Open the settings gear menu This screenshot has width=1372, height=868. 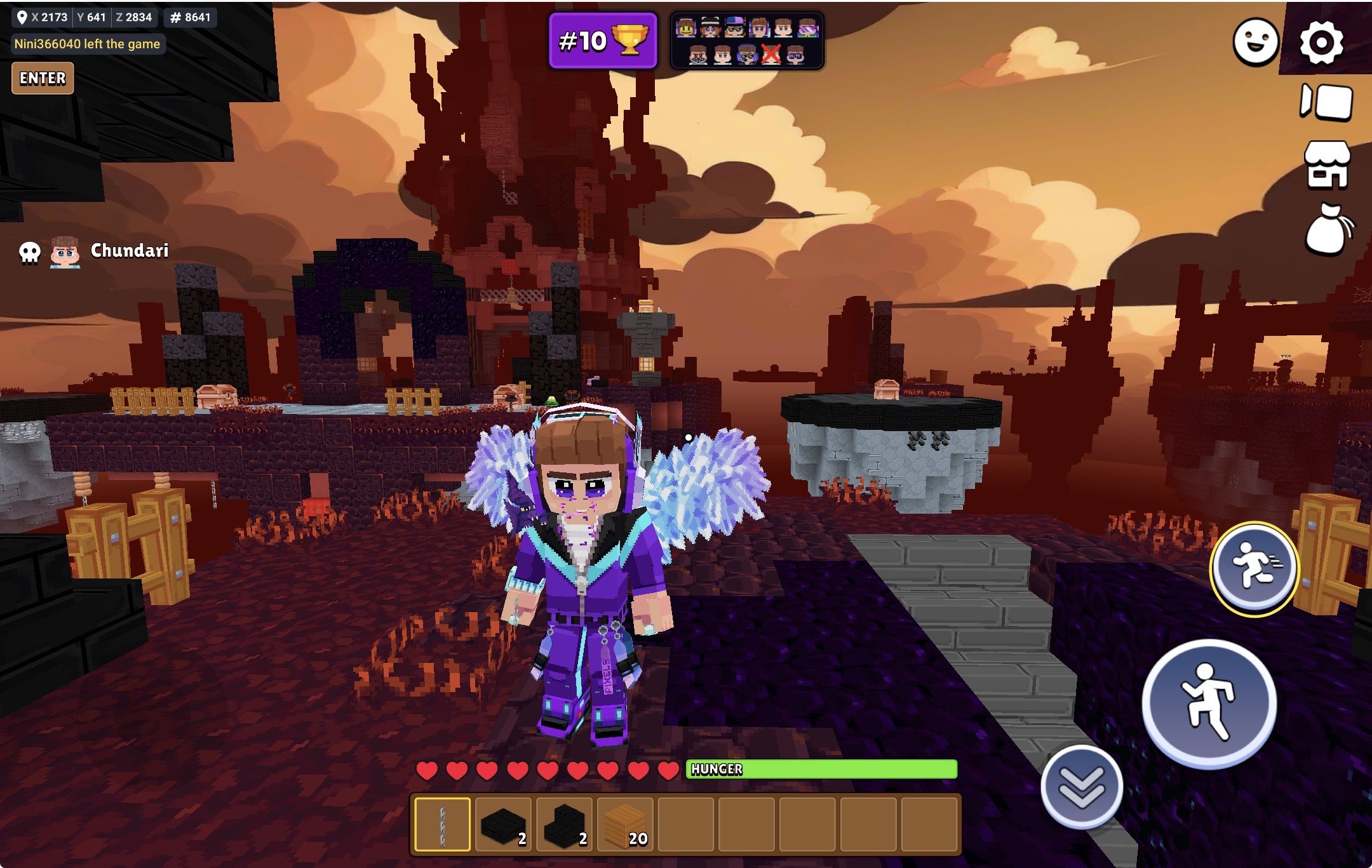pyautogui.click(x=1321, y=43)
